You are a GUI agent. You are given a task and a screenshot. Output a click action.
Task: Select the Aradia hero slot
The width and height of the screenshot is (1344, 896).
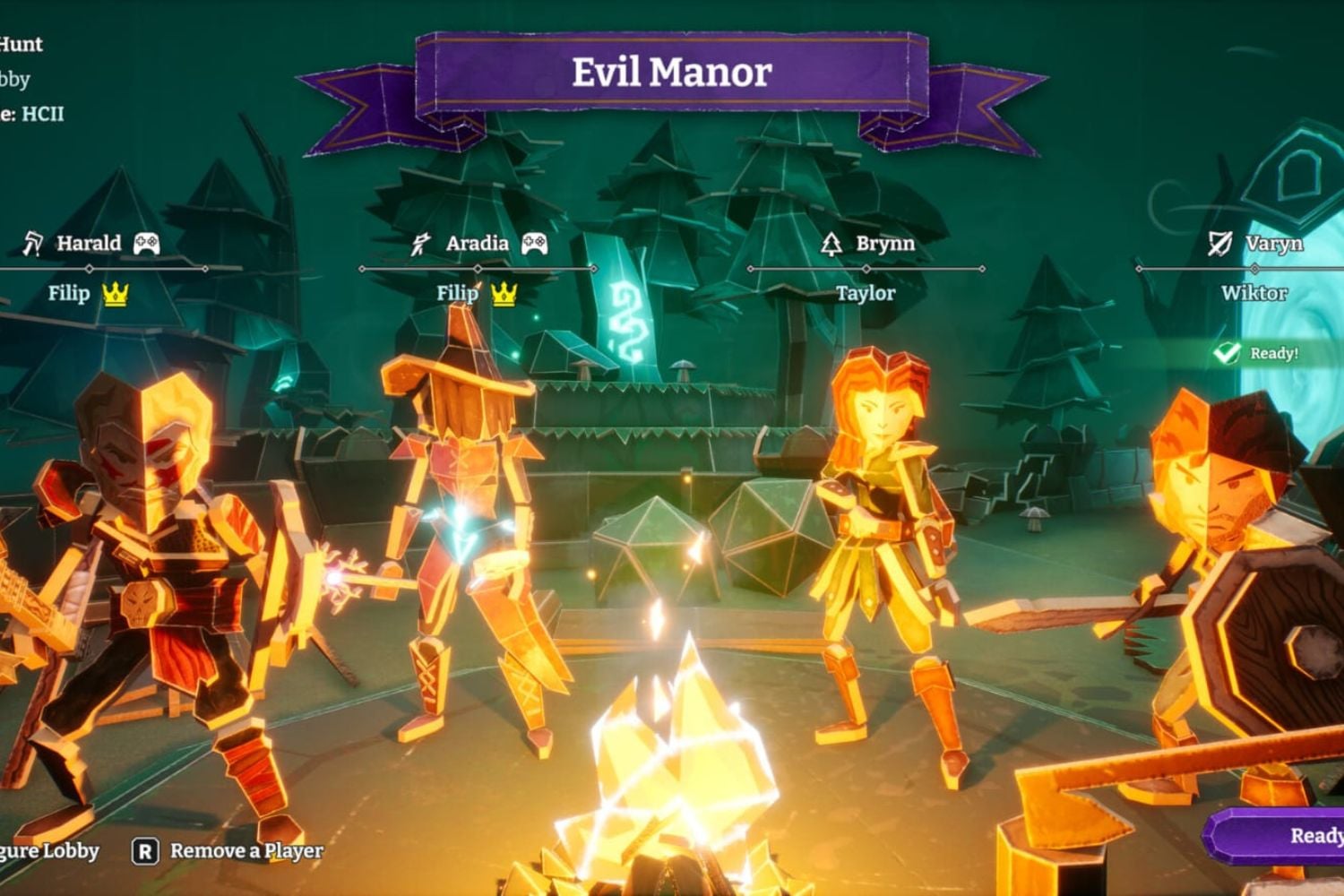(477, 244)
